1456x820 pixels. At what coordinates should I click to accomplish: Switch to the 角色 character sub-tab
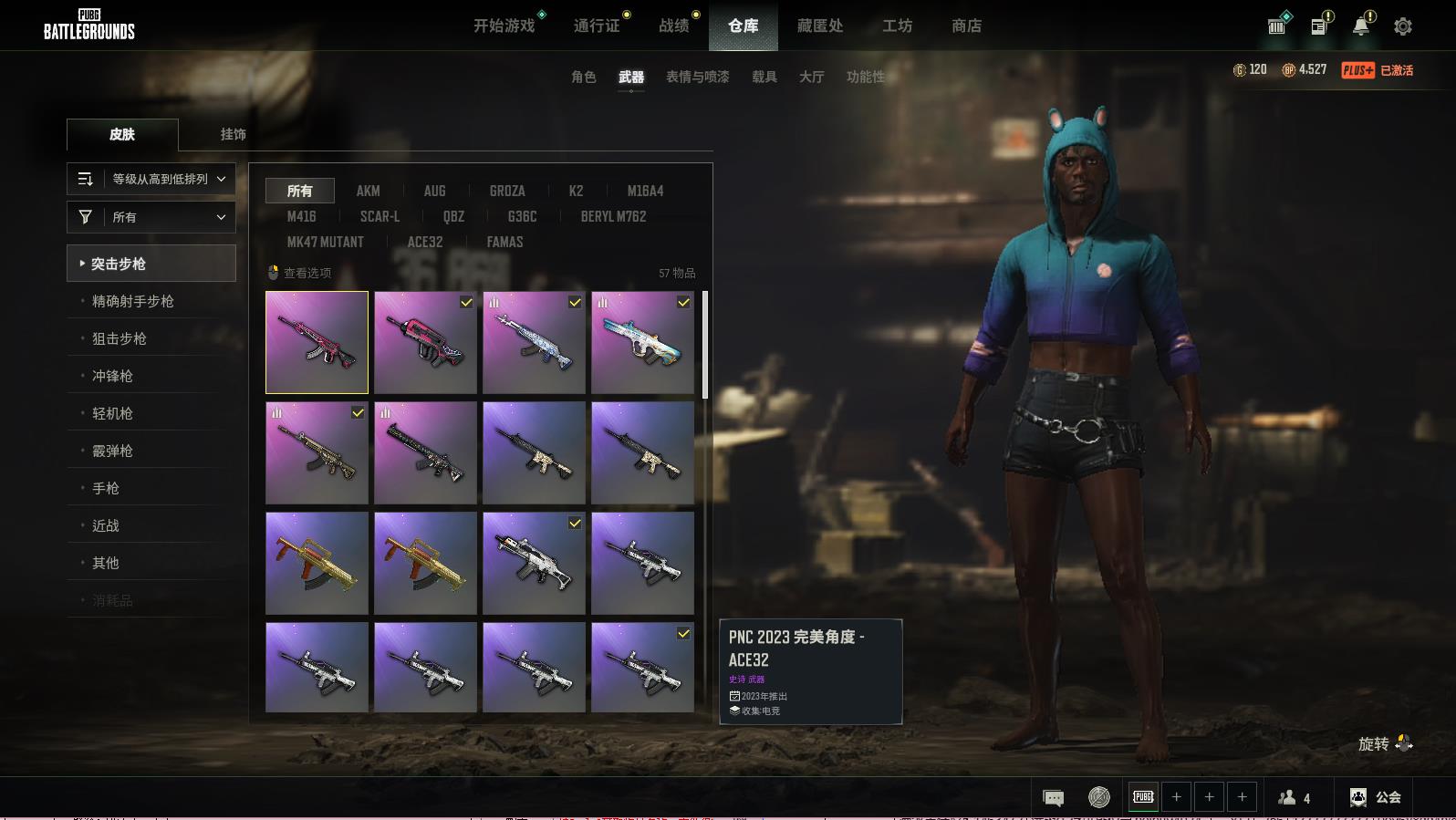(583, 77)
